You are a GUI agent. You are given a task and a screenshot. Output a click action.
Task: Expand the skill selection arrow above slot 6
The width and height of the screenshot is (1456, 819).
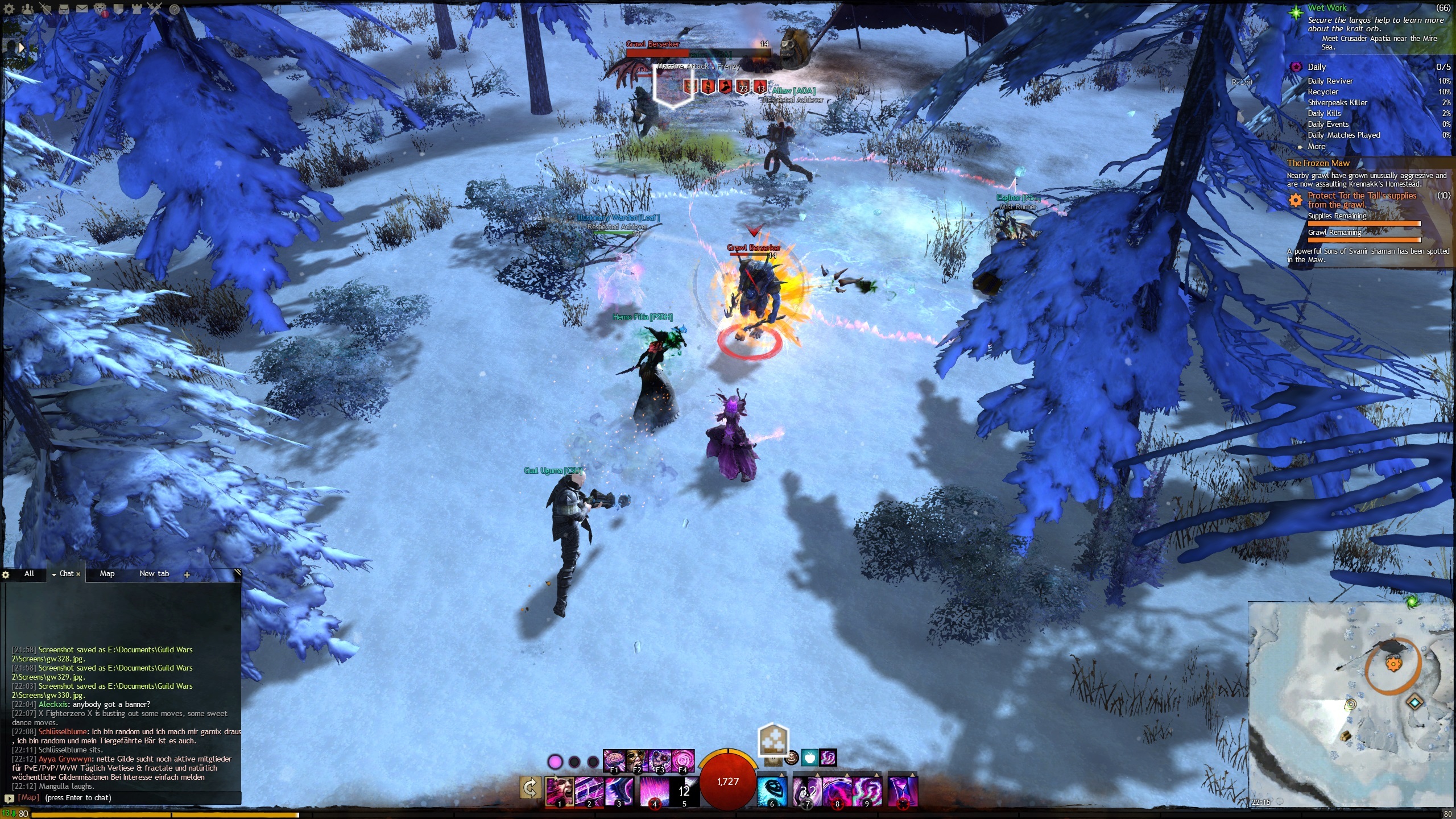tap(783, 774)
